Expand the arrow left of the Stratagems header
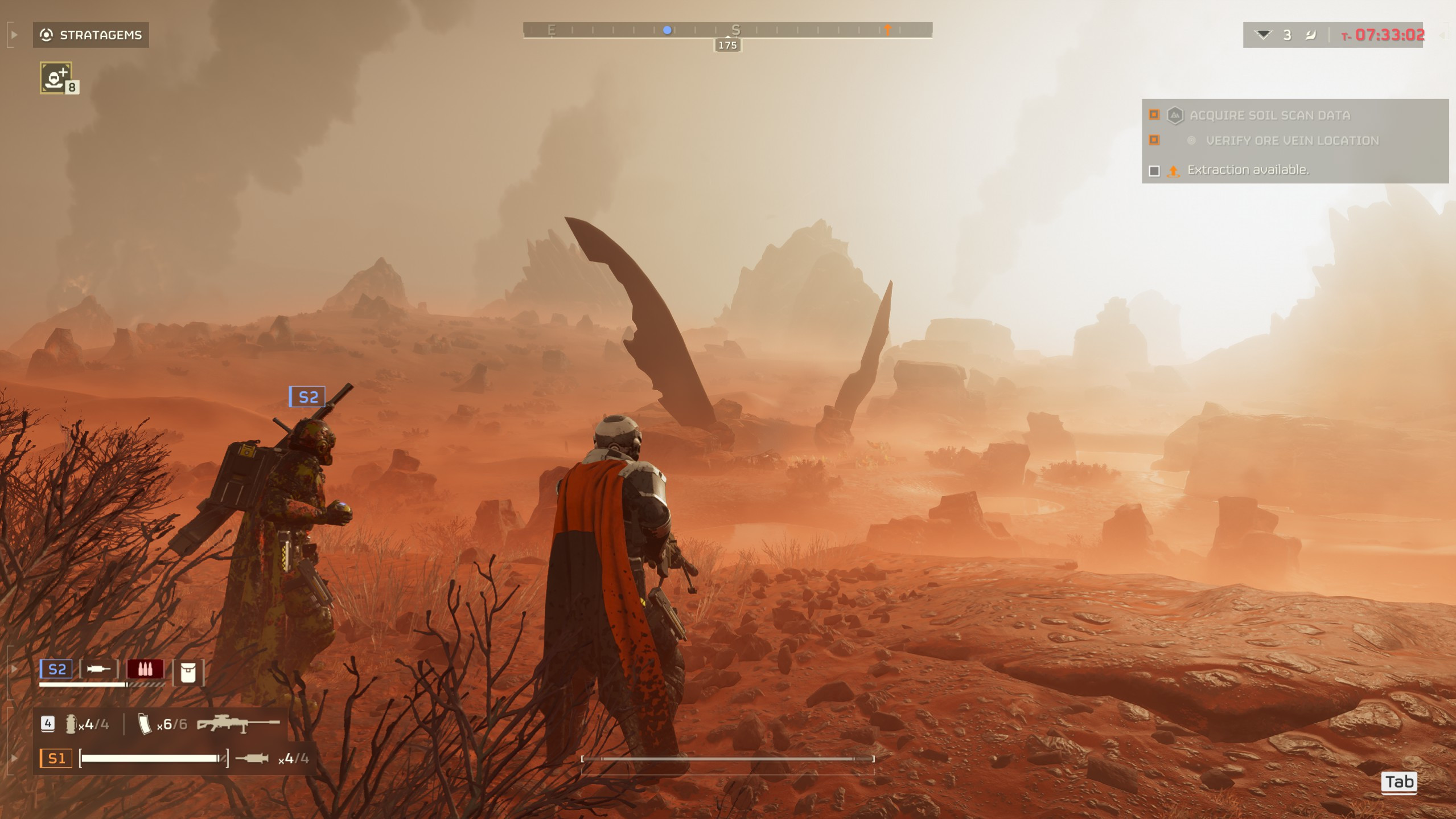 14,35
